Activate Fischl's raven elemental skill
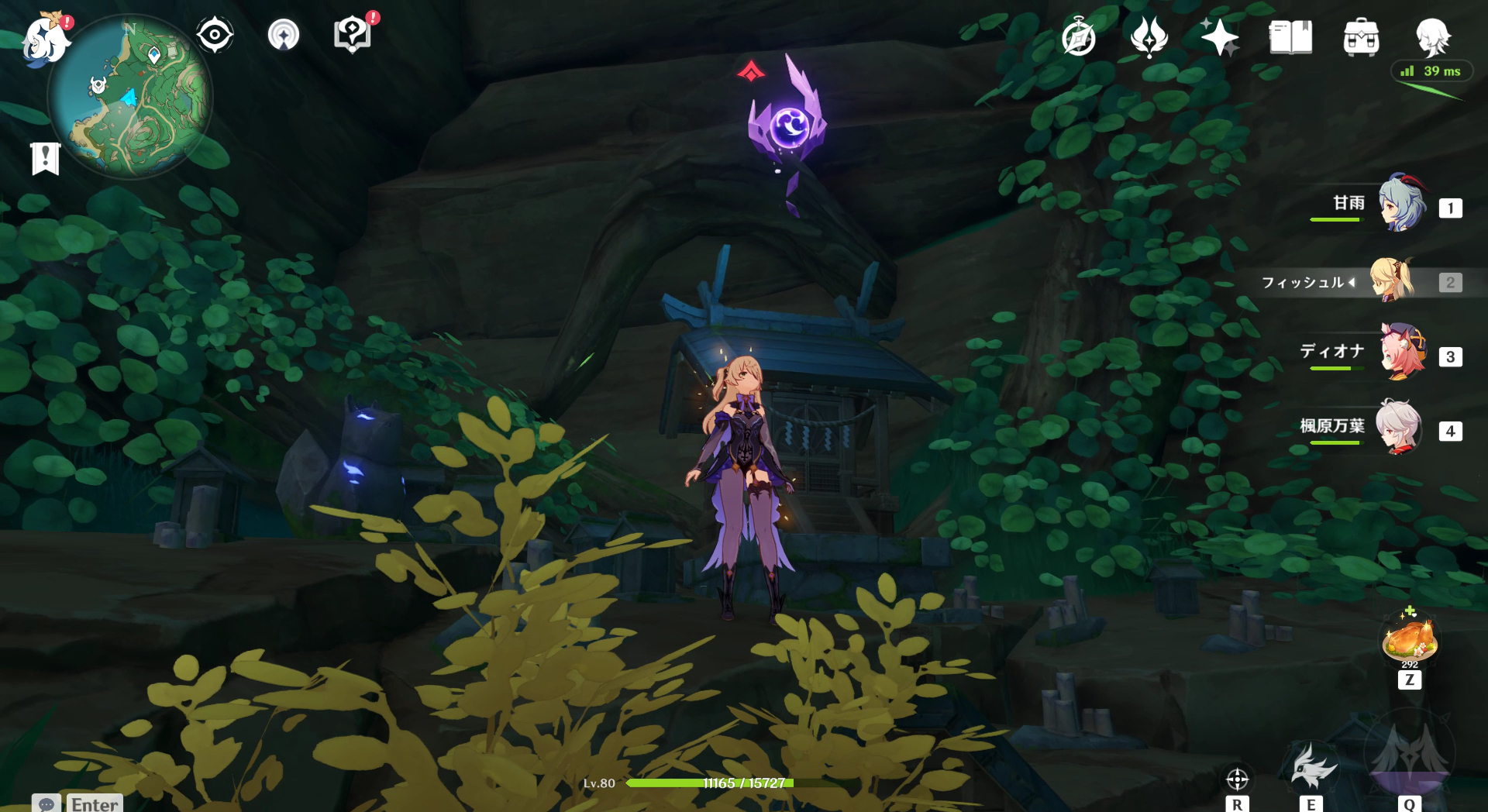Image resolution: width=1488 pixels, height=812 pixels. coord(1312,766)
